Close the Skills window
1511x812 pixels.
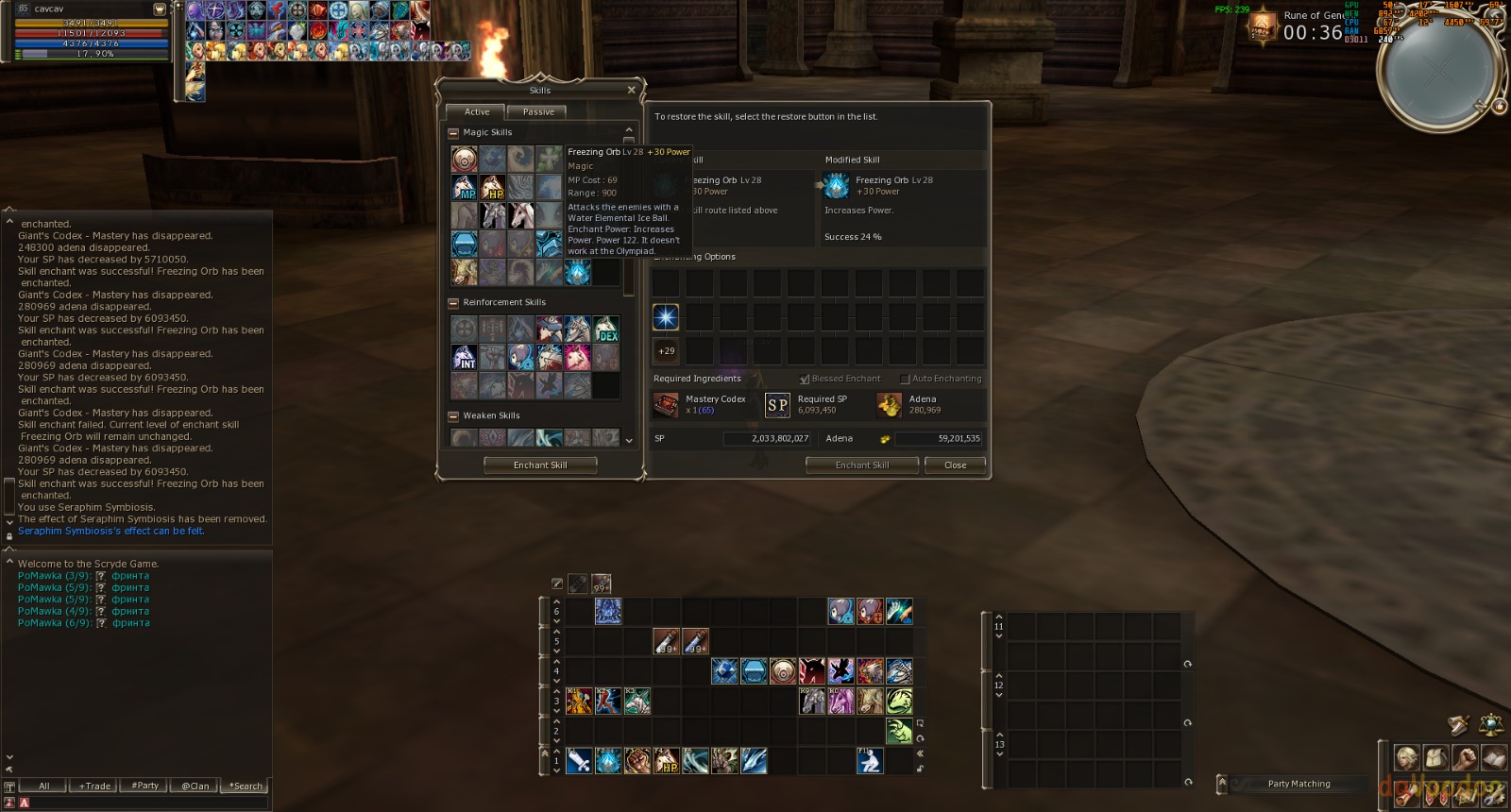[x=631, y=90]
